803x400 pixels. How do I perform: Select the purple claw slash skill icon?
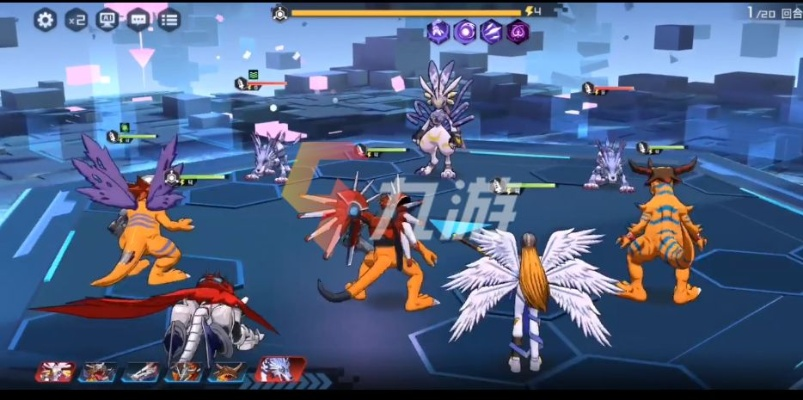491,32
